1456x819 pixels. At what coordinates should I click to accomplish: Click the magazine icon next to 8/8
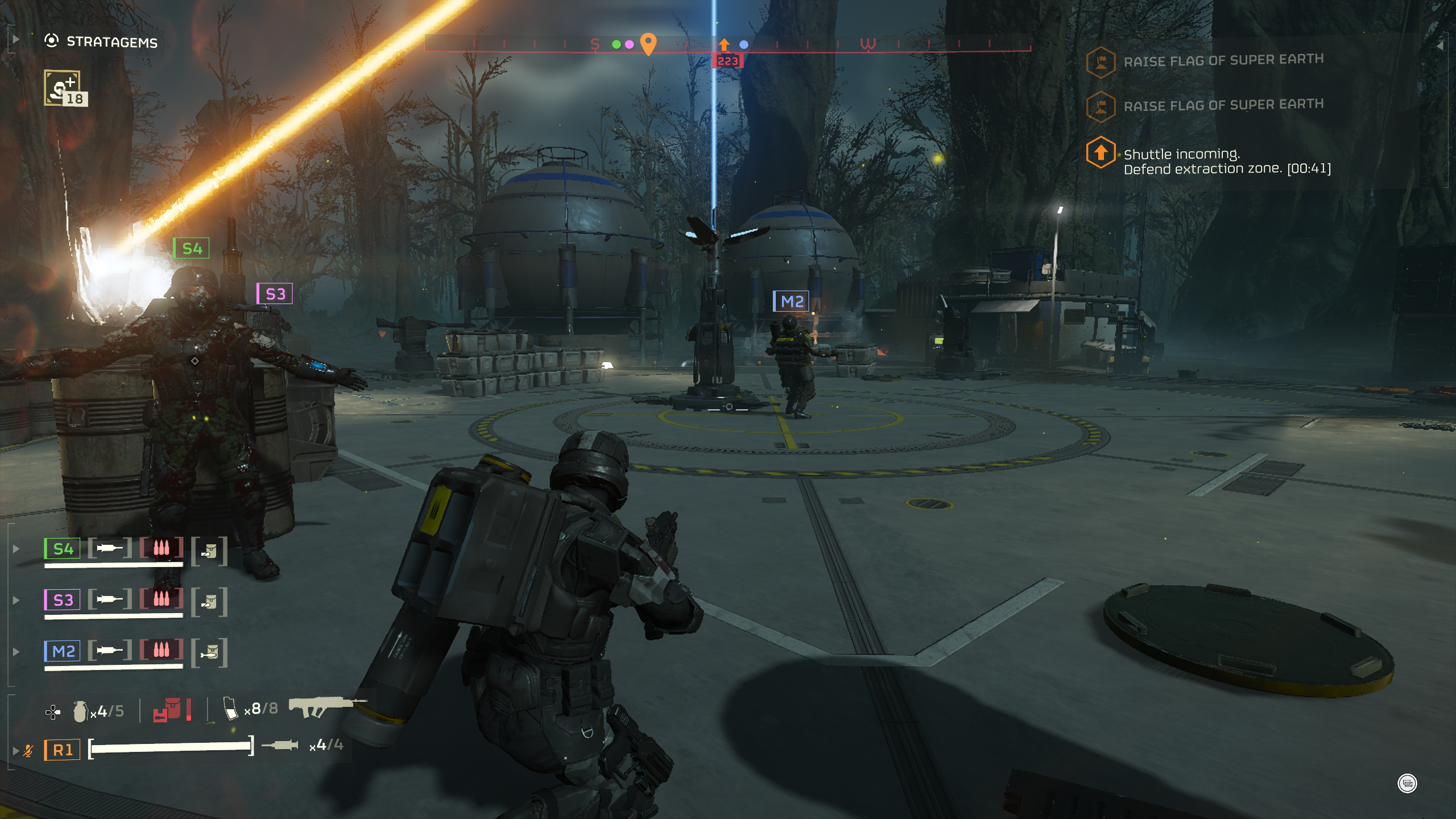pyautogui.click(x=230, y=709)
